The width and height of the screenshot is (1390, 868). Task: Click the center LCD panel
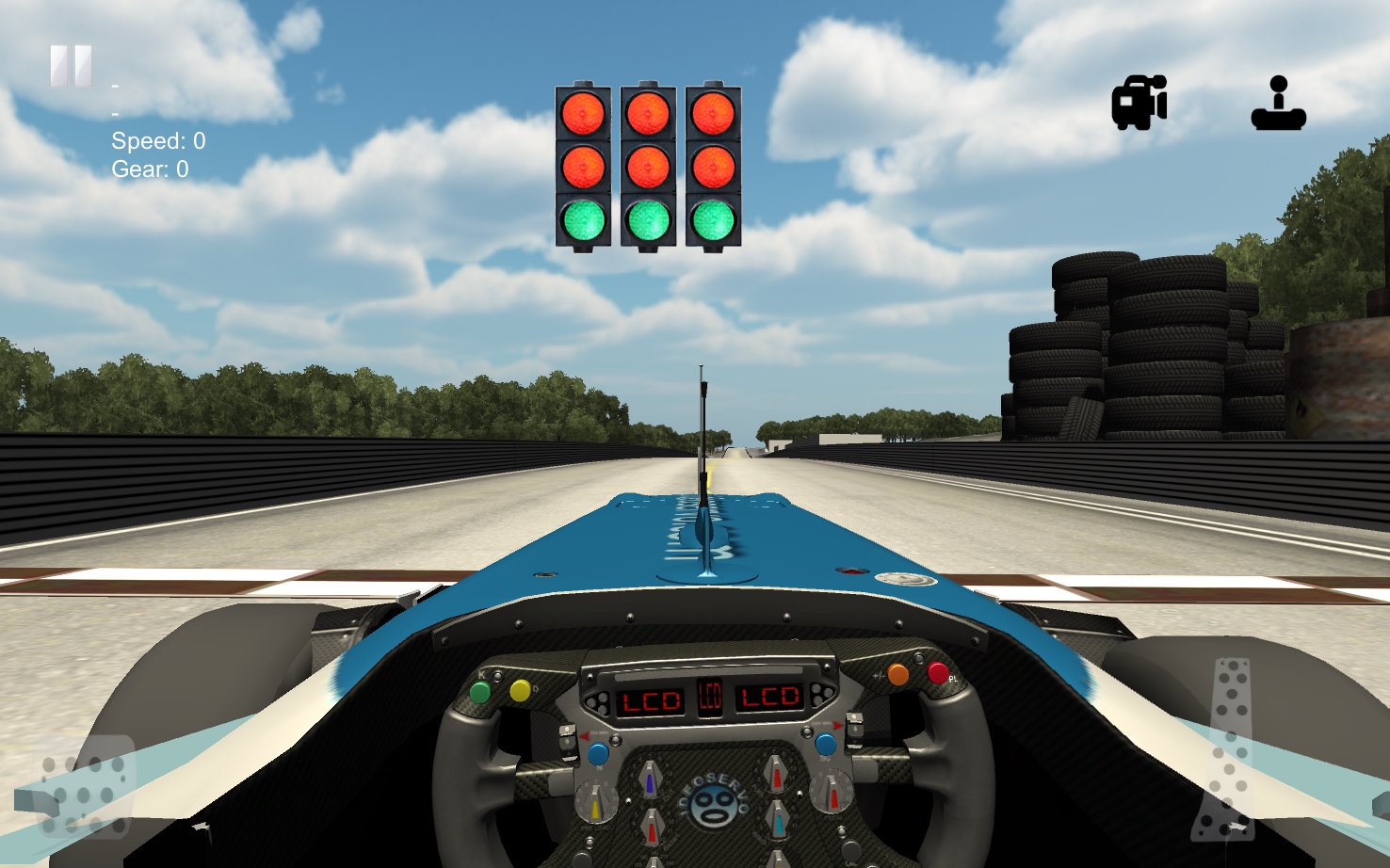point(710,696)
